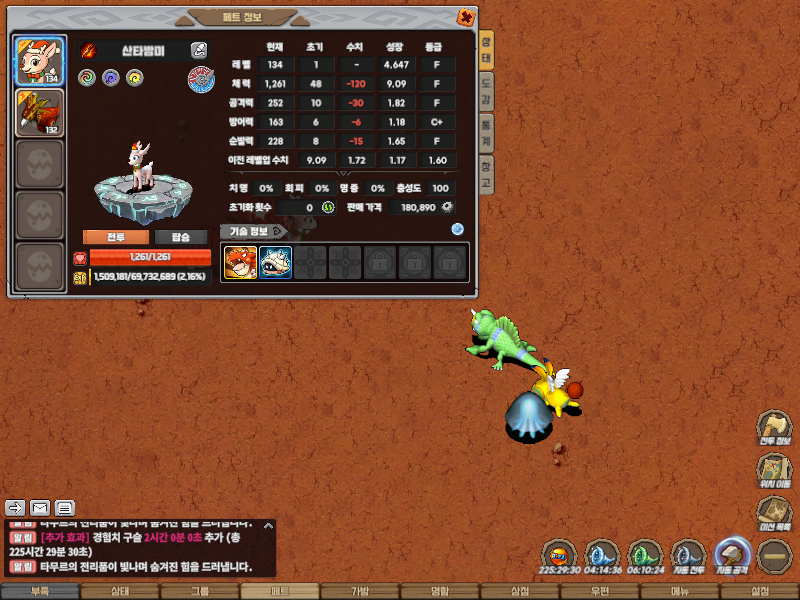
Task: Click the envelope mail icon above the chat
Action: [x=40, y=506]
